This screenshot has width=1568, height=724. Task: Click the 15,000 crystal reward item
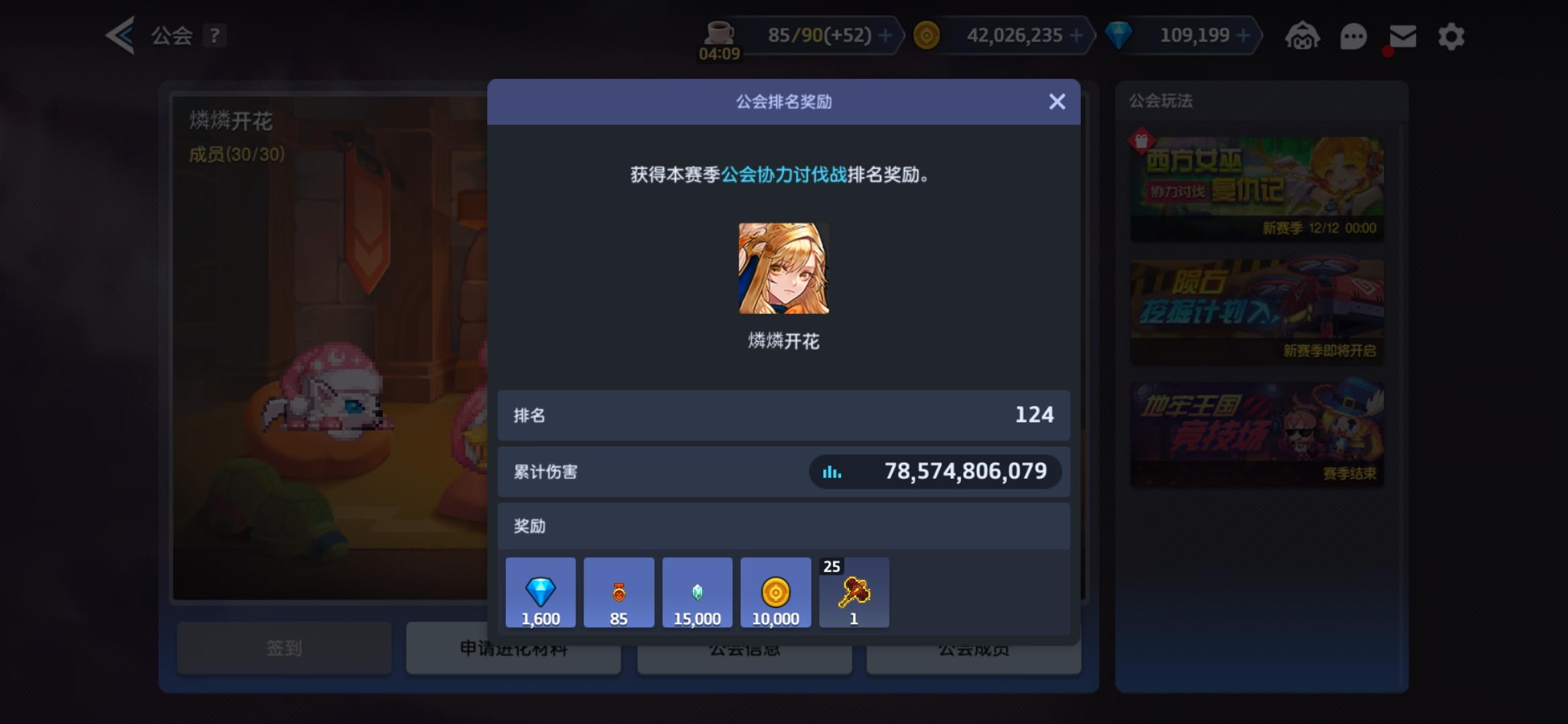click(697, 592)
